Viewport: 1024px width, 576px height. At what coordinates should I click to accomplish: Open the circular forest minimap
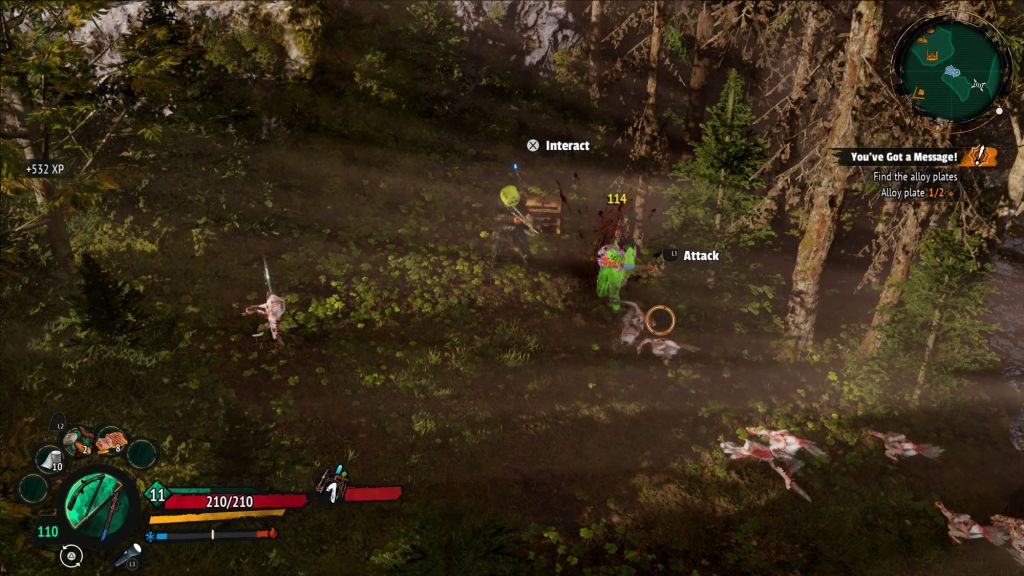[x=951, y=68]
